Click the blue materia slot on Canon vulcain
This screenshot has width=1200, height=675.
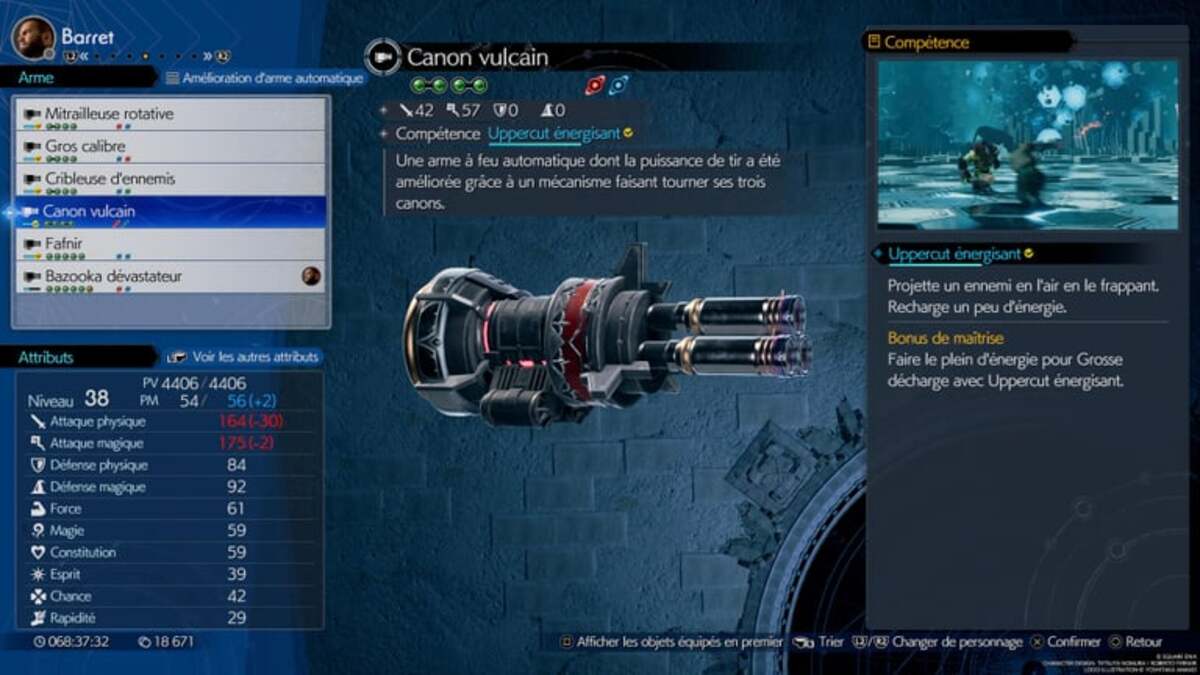pos(619,86)
